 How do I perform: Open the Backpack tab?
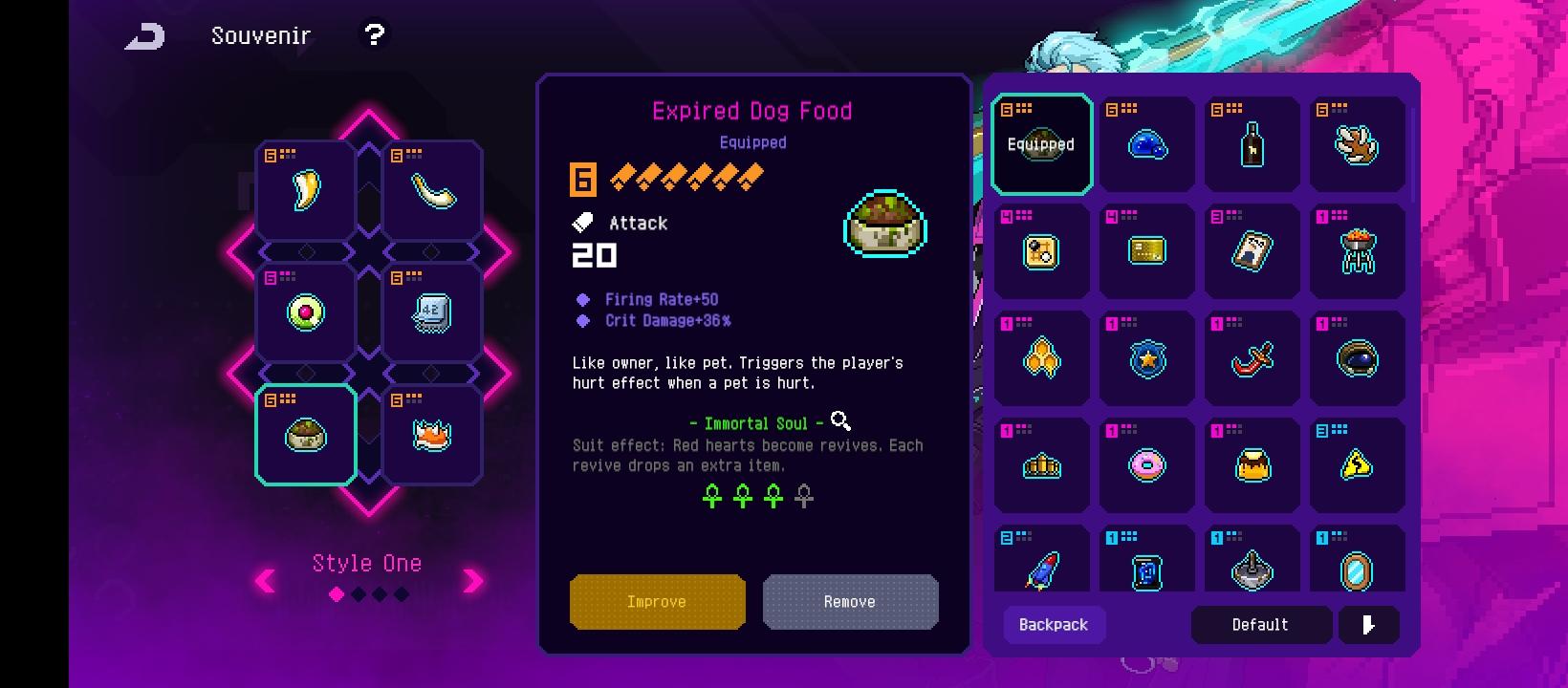click(1054, 625)
